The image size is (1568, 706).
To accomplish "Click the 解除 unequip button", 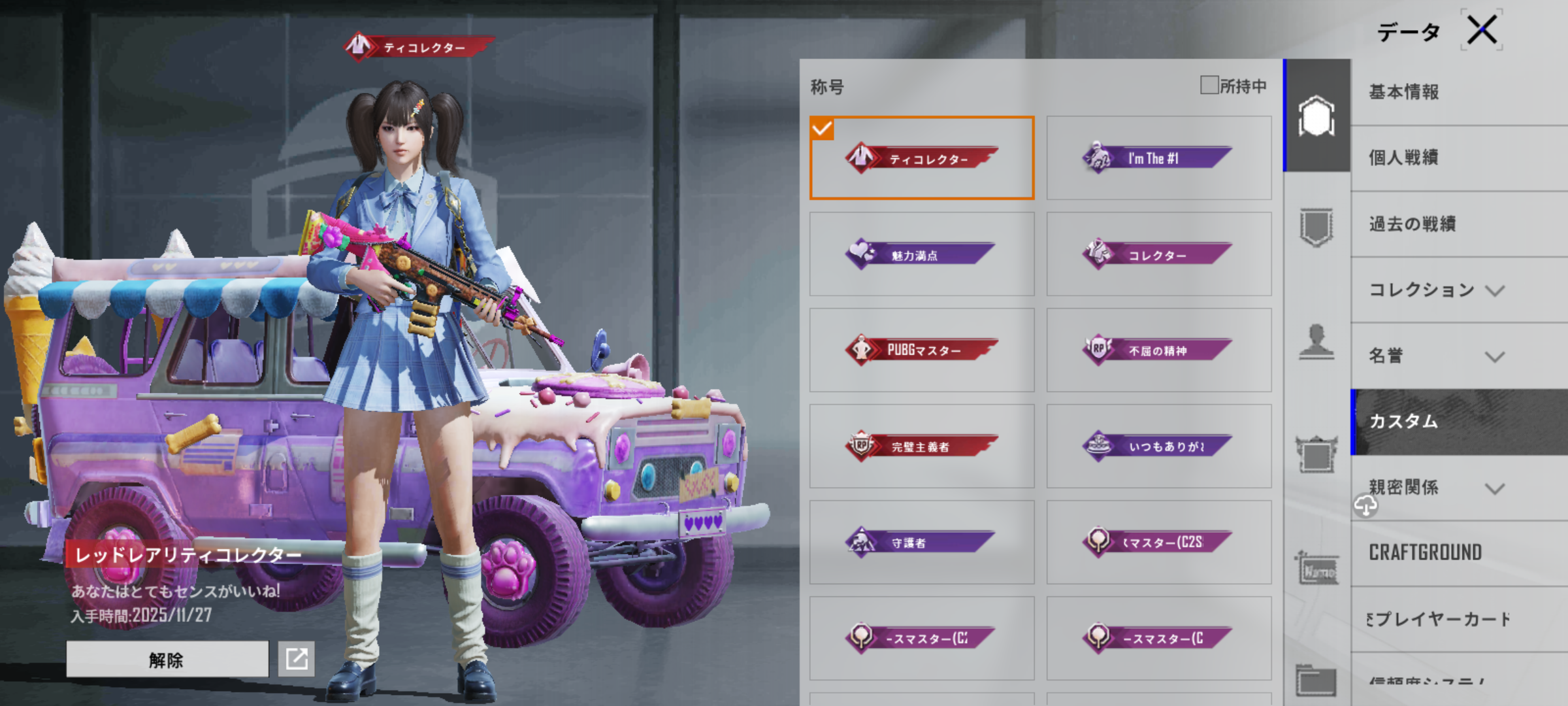I will pyautogui.click(x=167, y=659).
